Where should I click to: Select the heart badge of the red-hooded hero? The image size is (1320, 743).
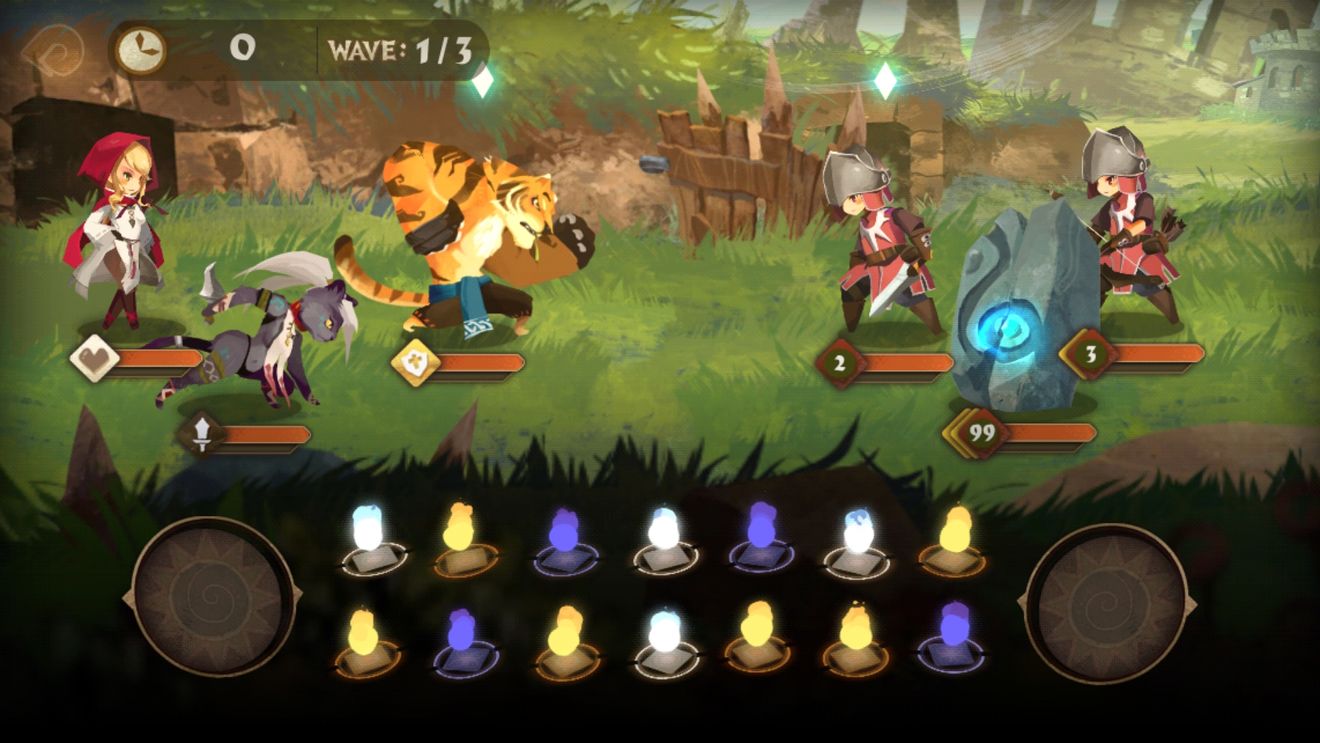(x=94, y=358)
